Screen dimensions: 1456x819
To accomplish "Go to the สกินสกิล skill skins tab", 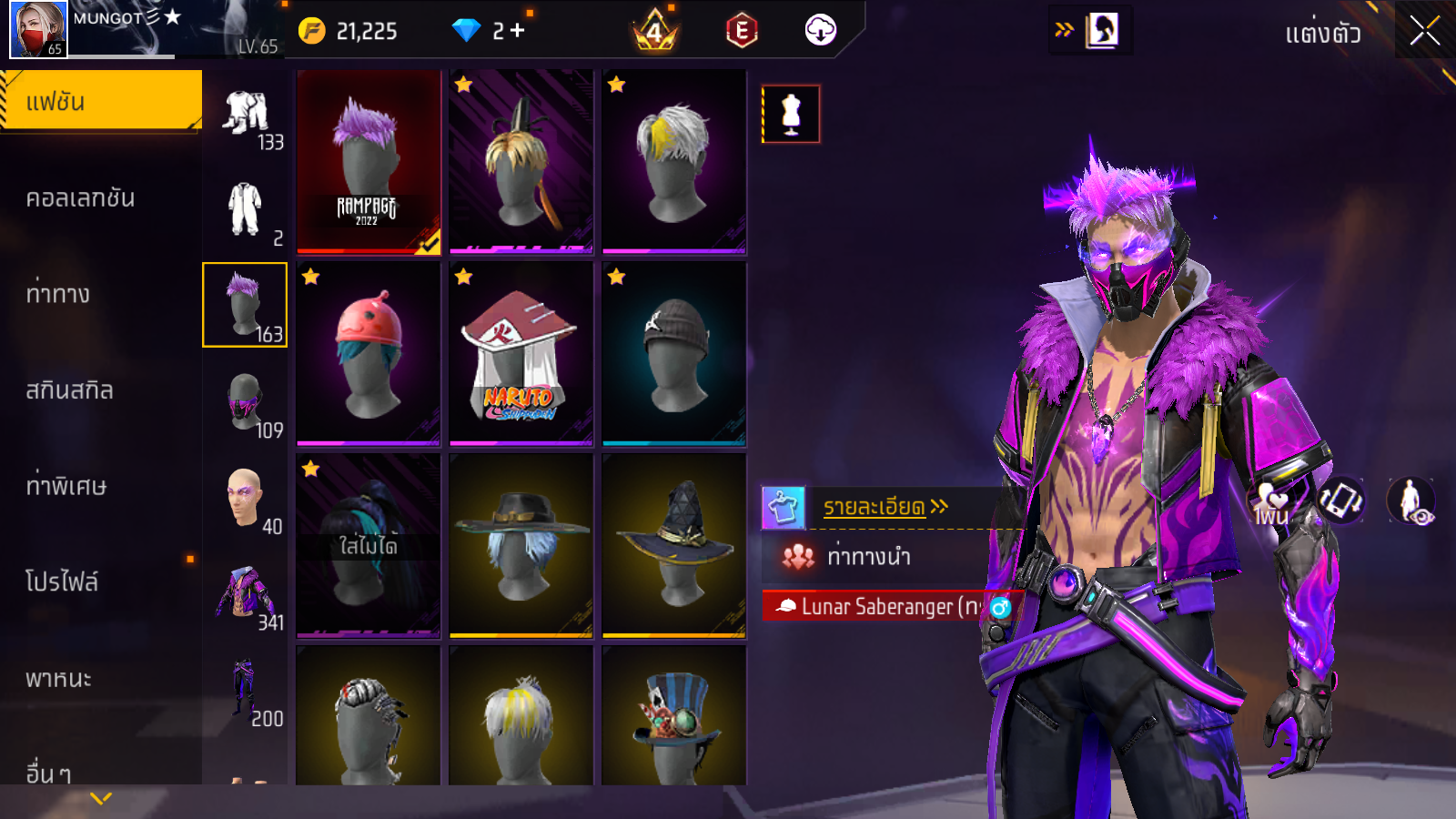I will [x=70, y=390].
